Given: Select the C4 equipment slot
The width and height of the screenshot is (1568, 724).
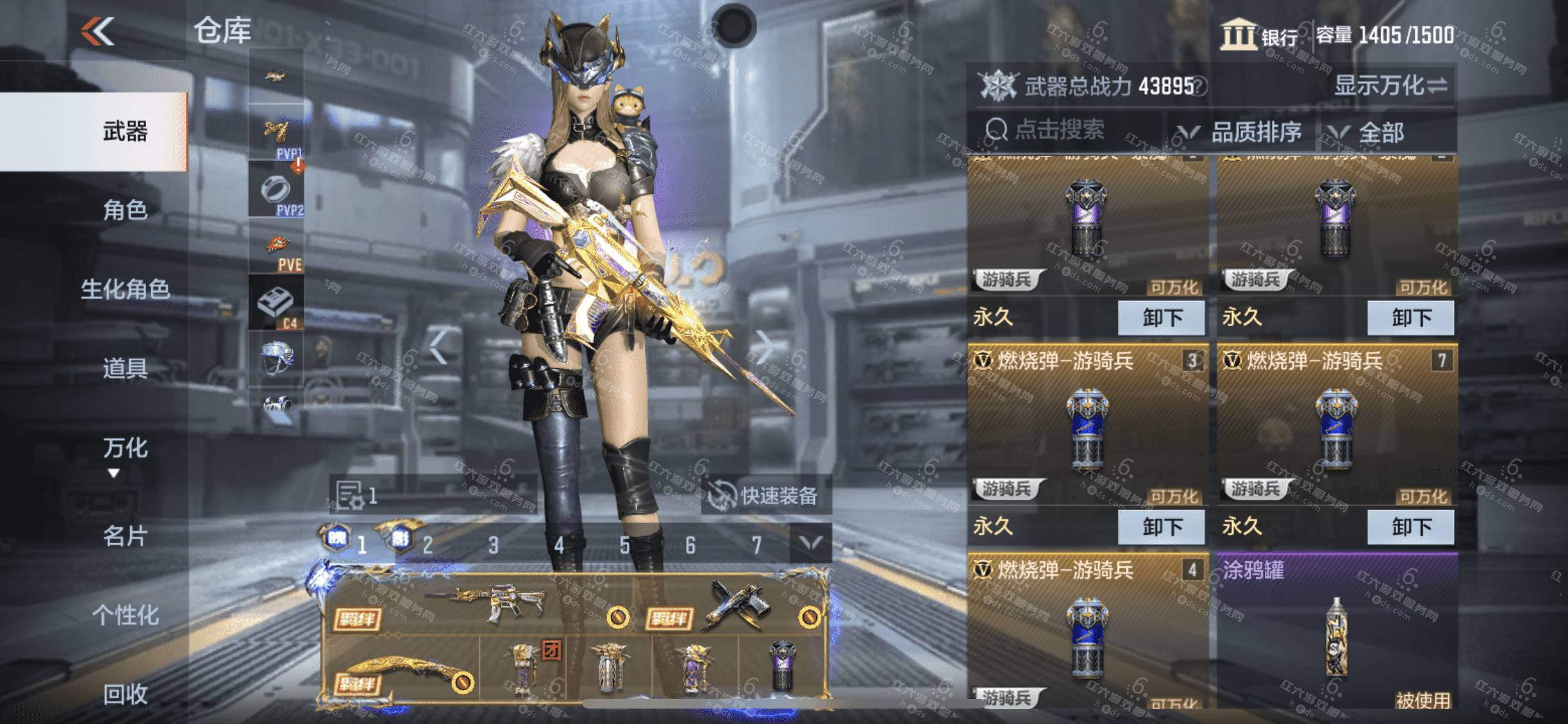Looking at the screenshot, I should point(277,305).
